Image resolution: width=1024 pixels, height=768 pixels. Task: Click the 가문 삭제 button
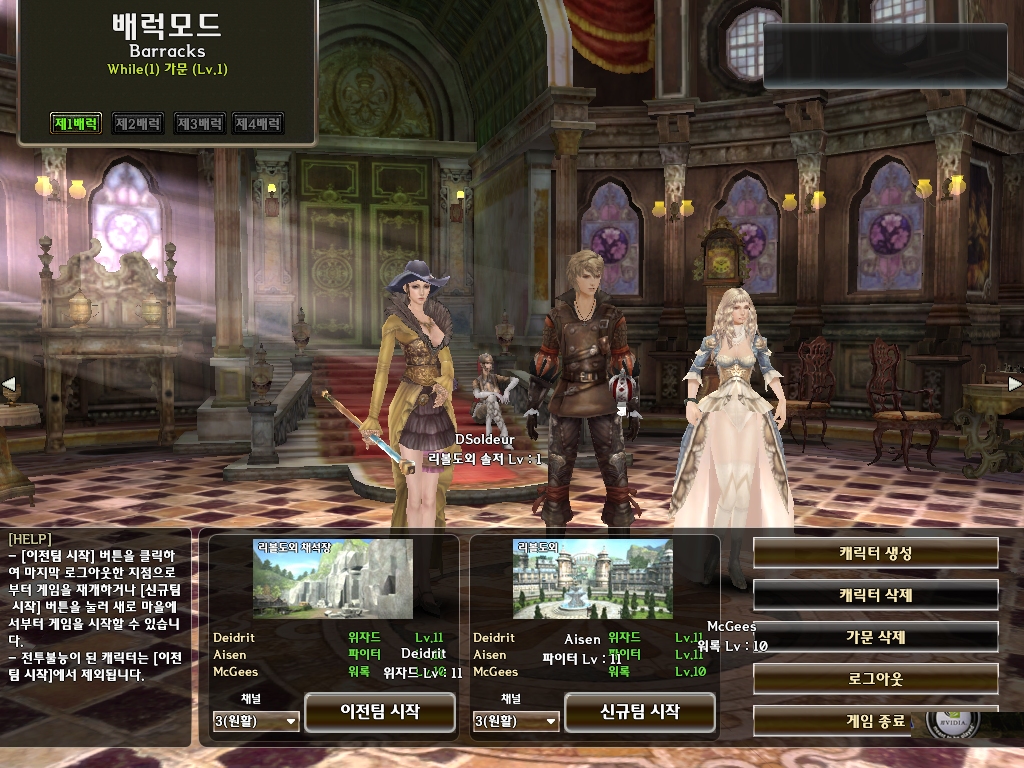point(875,637)
